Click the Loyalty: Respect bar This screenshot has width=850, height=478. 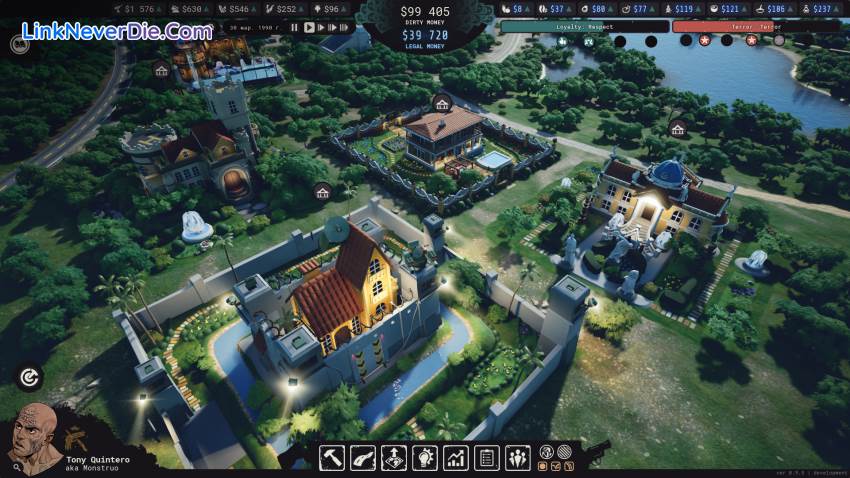(584, 26)
